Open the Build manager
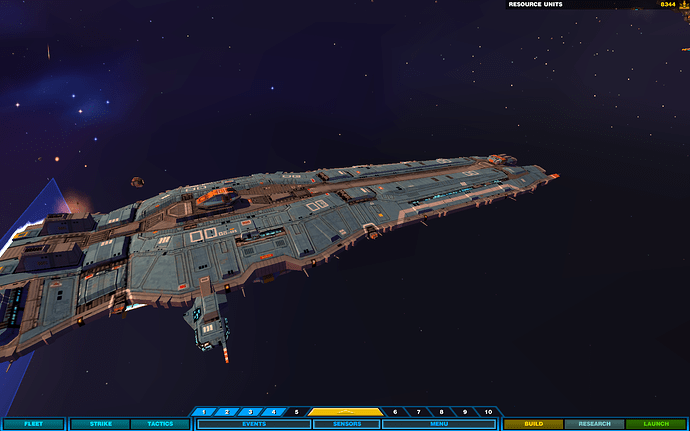The width and height of the screenshot is (690, 431). click(533, 424)
